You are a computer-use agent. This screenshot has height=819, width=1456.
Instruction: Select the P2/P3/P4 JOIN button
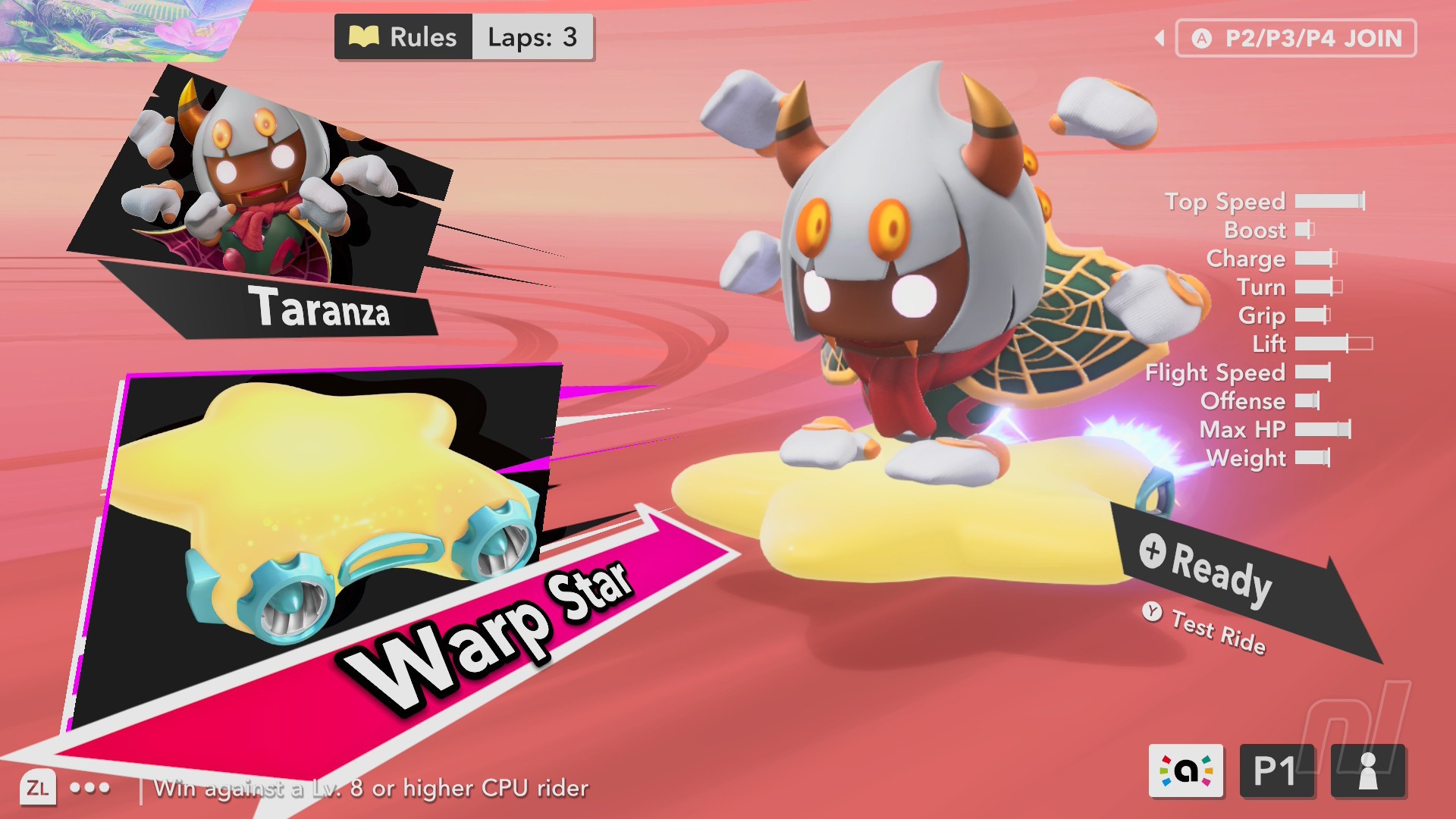click(x=1296, y=39)
